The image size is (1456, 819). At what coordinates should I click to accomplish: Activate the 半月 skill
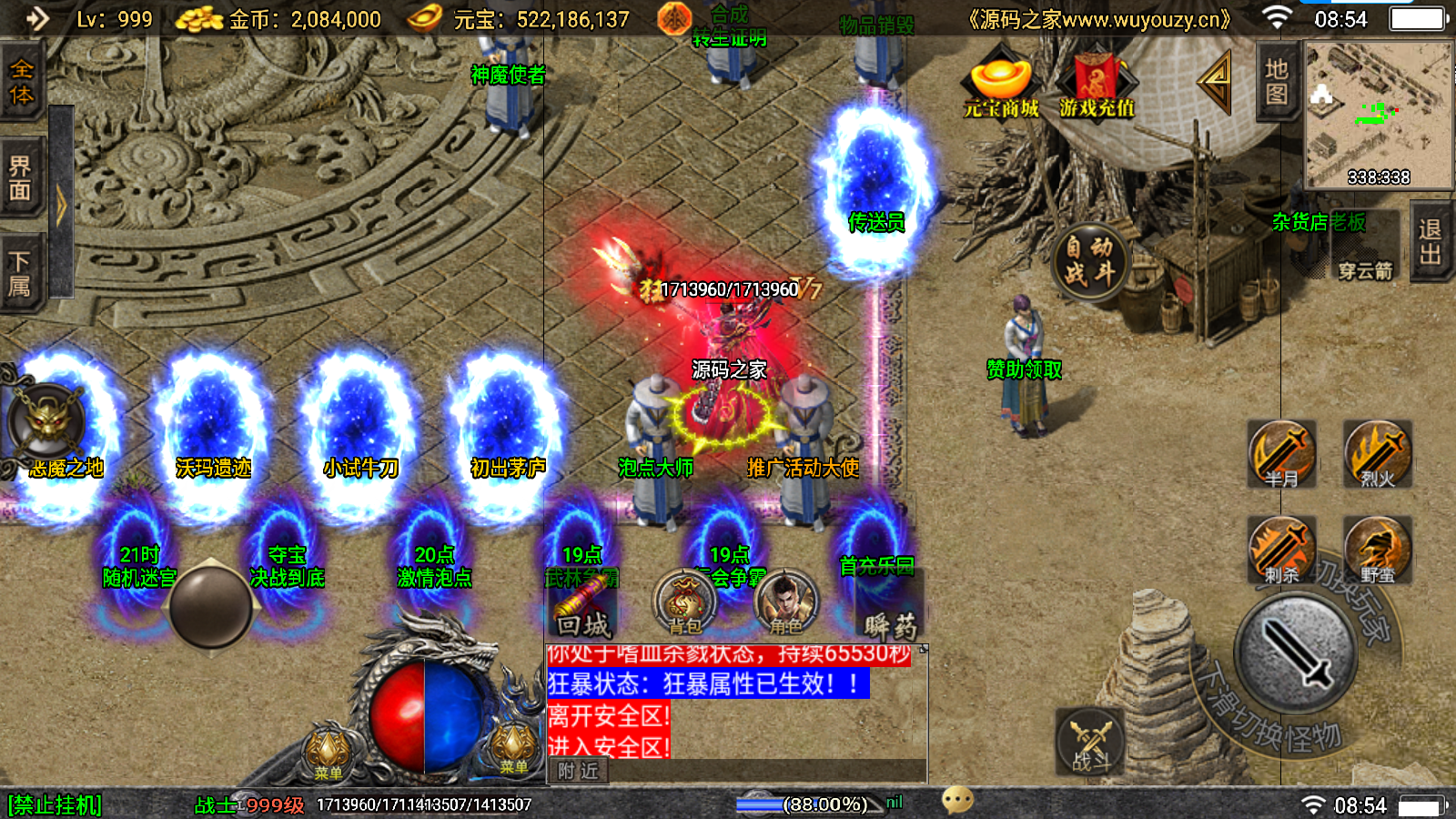click(x=1281, y=454)
